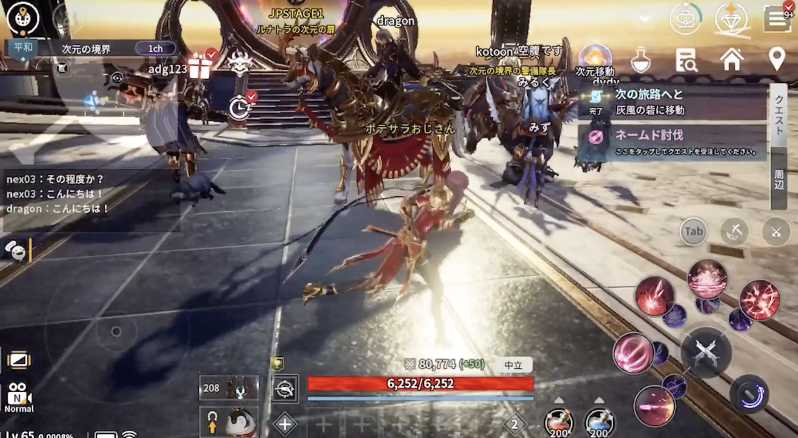The image size is (798, 438).
Task: Use the blue crescent dodge skill
Action: pos(749,394)
